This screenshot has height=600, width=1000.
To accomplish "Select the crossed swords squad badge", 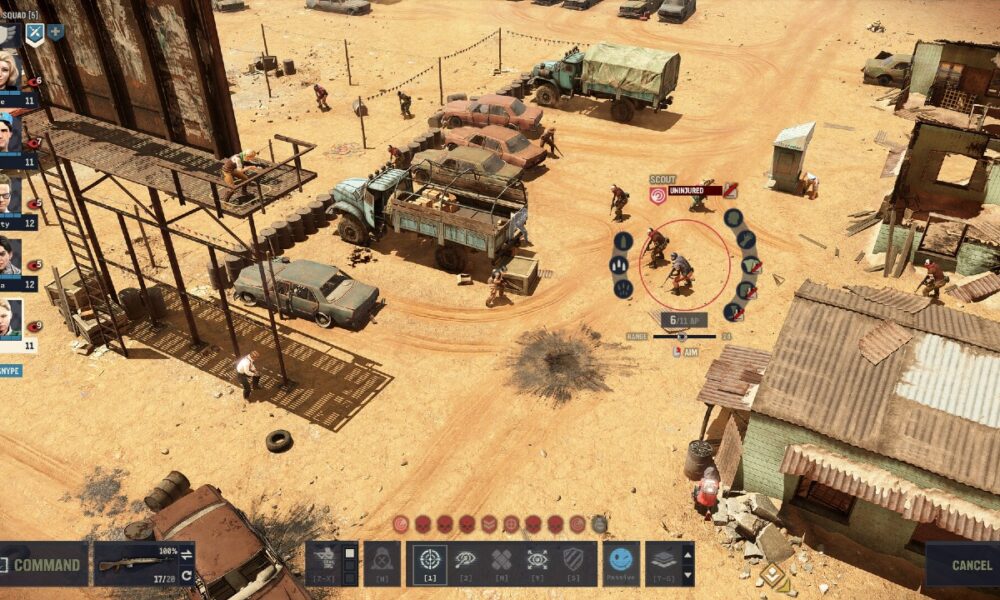I will coord(34,32).
